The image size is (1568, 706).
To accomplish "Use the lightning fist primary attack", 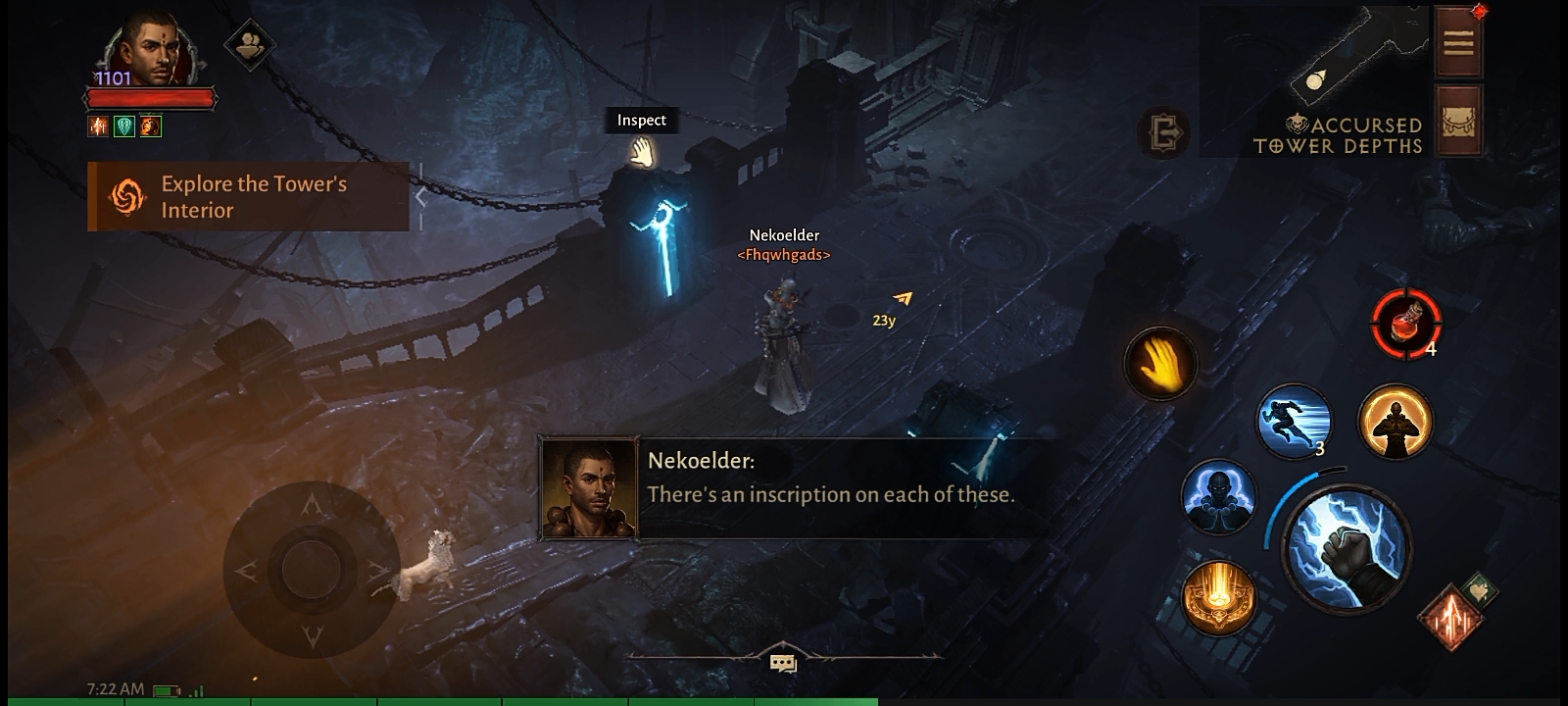I will coord(1347,547).
